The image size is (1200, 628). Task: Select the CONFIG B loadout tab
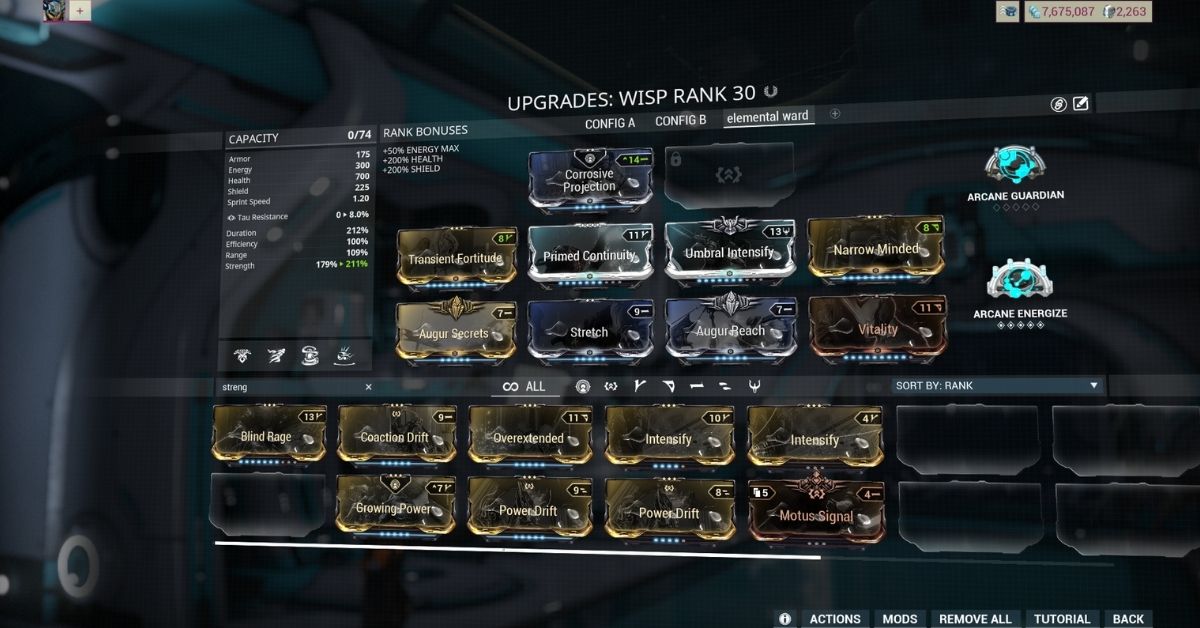point(680,121)
